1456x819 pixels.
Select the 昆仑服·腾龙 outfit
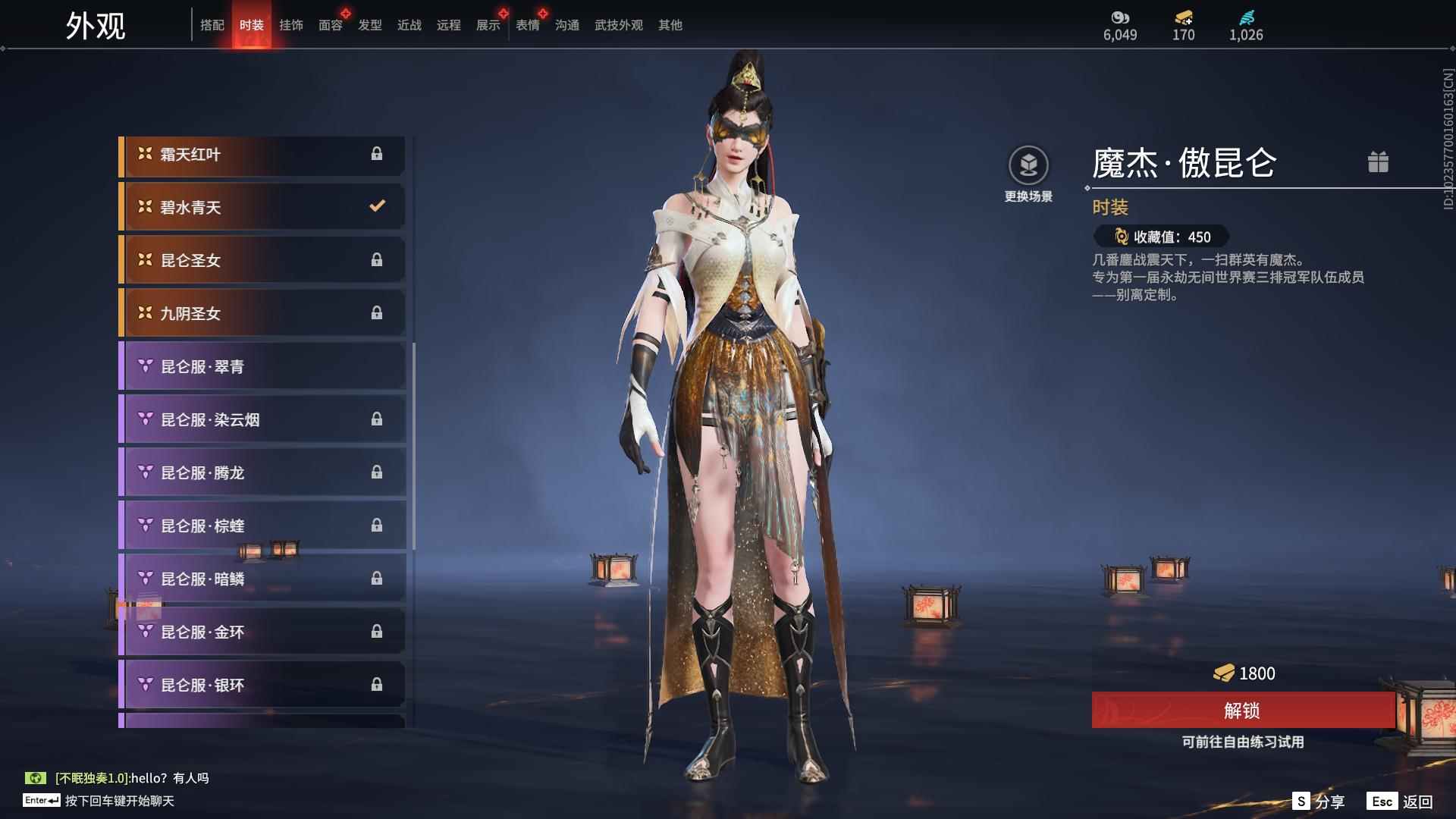tap(262, 473)
